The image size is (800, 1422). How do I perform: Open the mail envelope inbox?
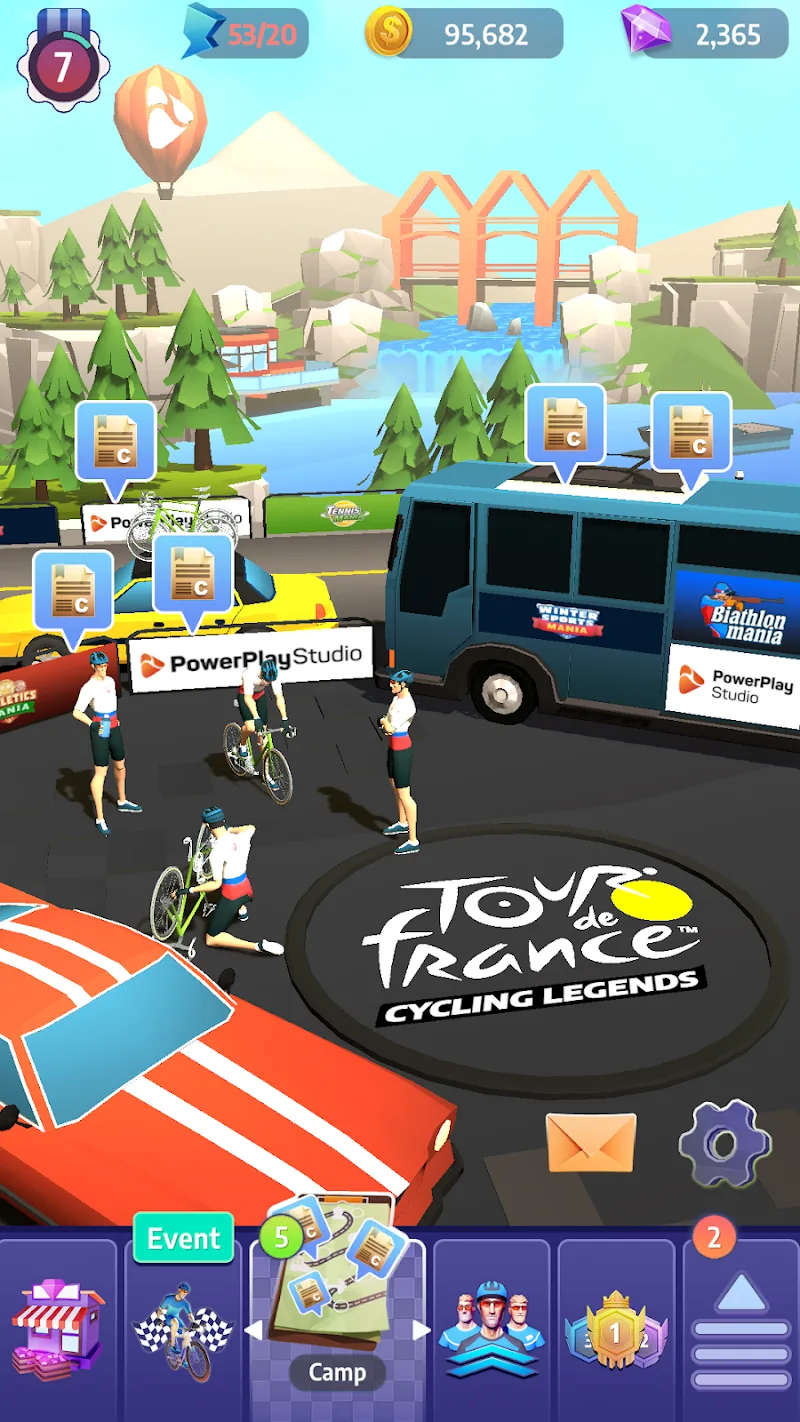click(590, 1142)
